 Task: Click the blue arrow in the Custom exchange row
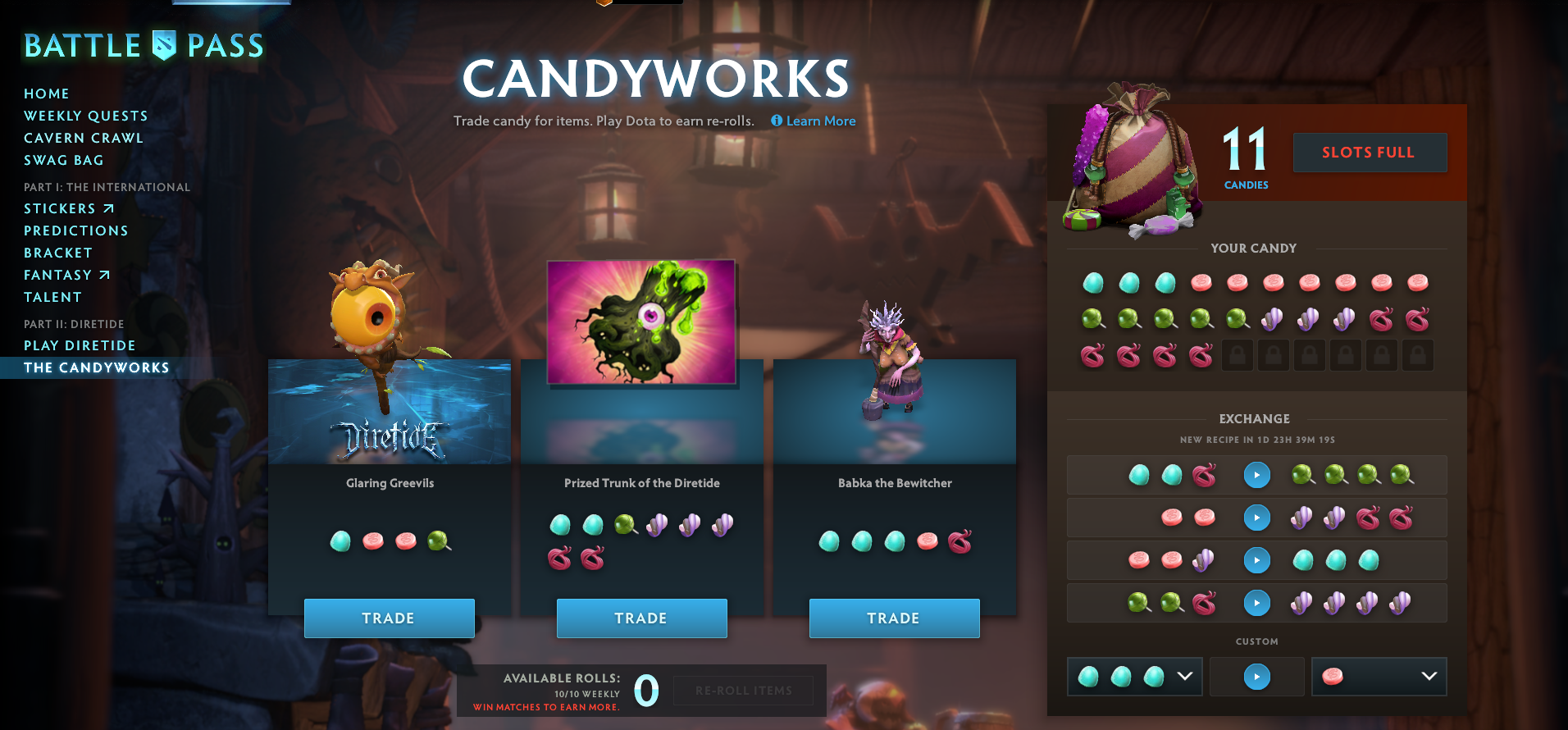pos(1256,676)
